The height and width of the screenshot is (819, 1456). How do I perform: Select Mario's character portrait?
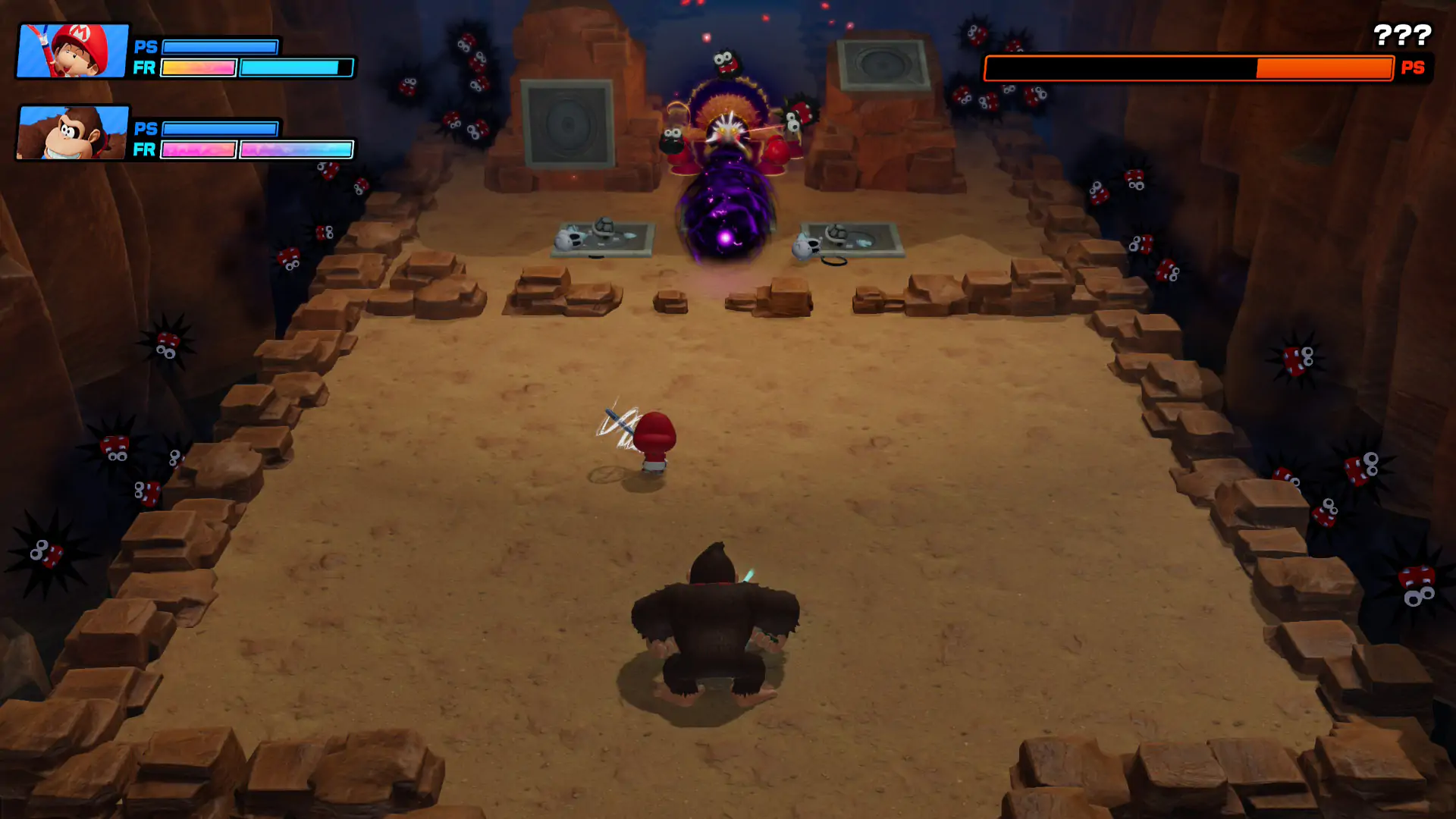(73, 51)
